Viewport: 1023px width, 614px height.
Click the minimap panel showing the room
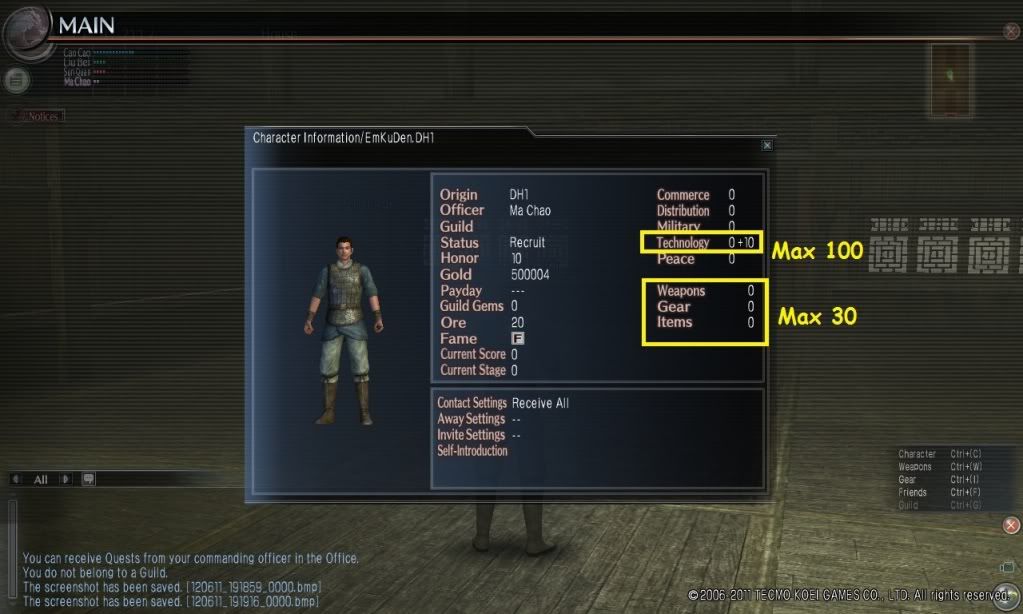coord(951,79)
